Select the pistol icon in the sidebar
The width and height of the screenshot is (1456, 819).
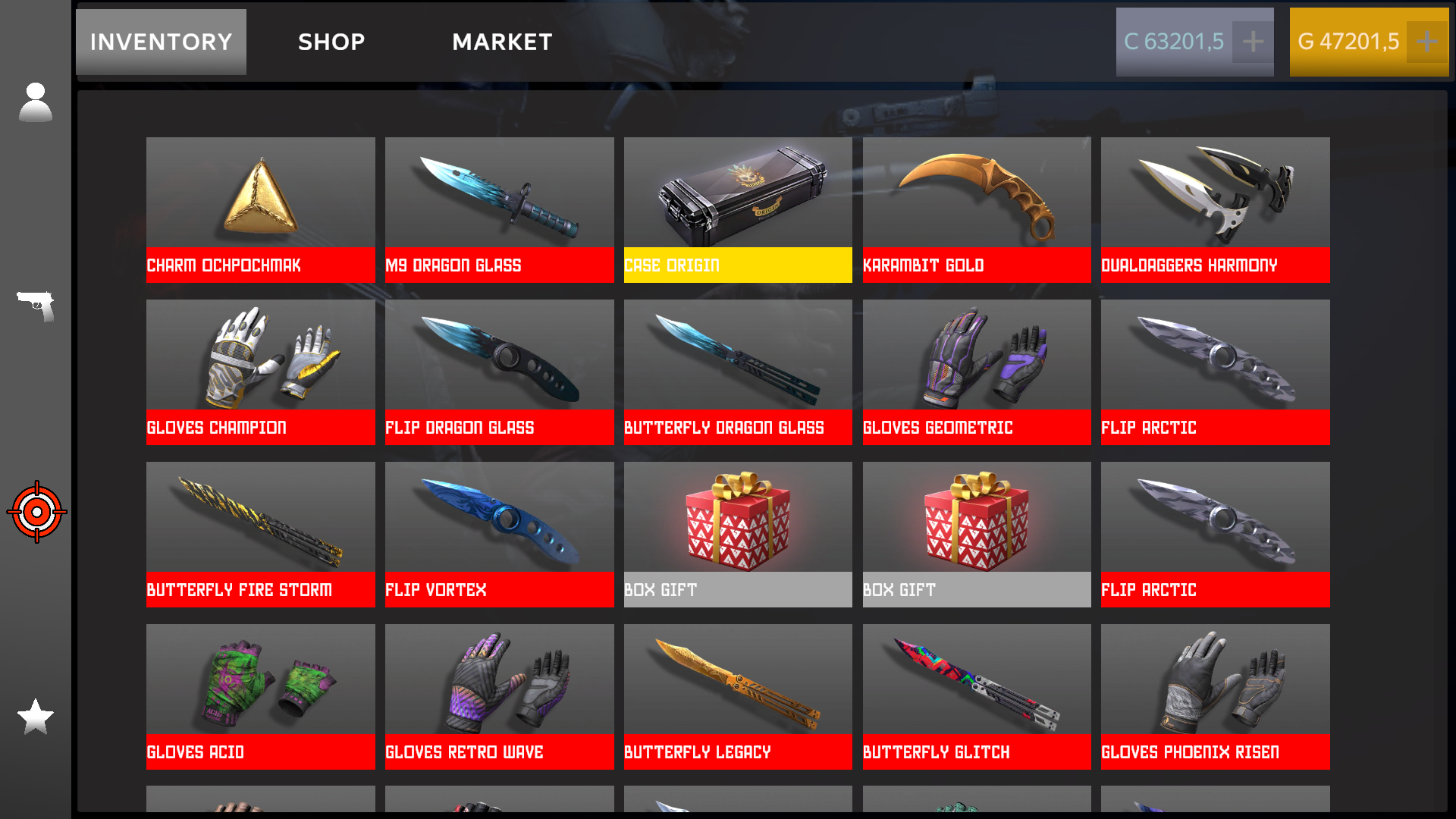(x=35, y=307)
